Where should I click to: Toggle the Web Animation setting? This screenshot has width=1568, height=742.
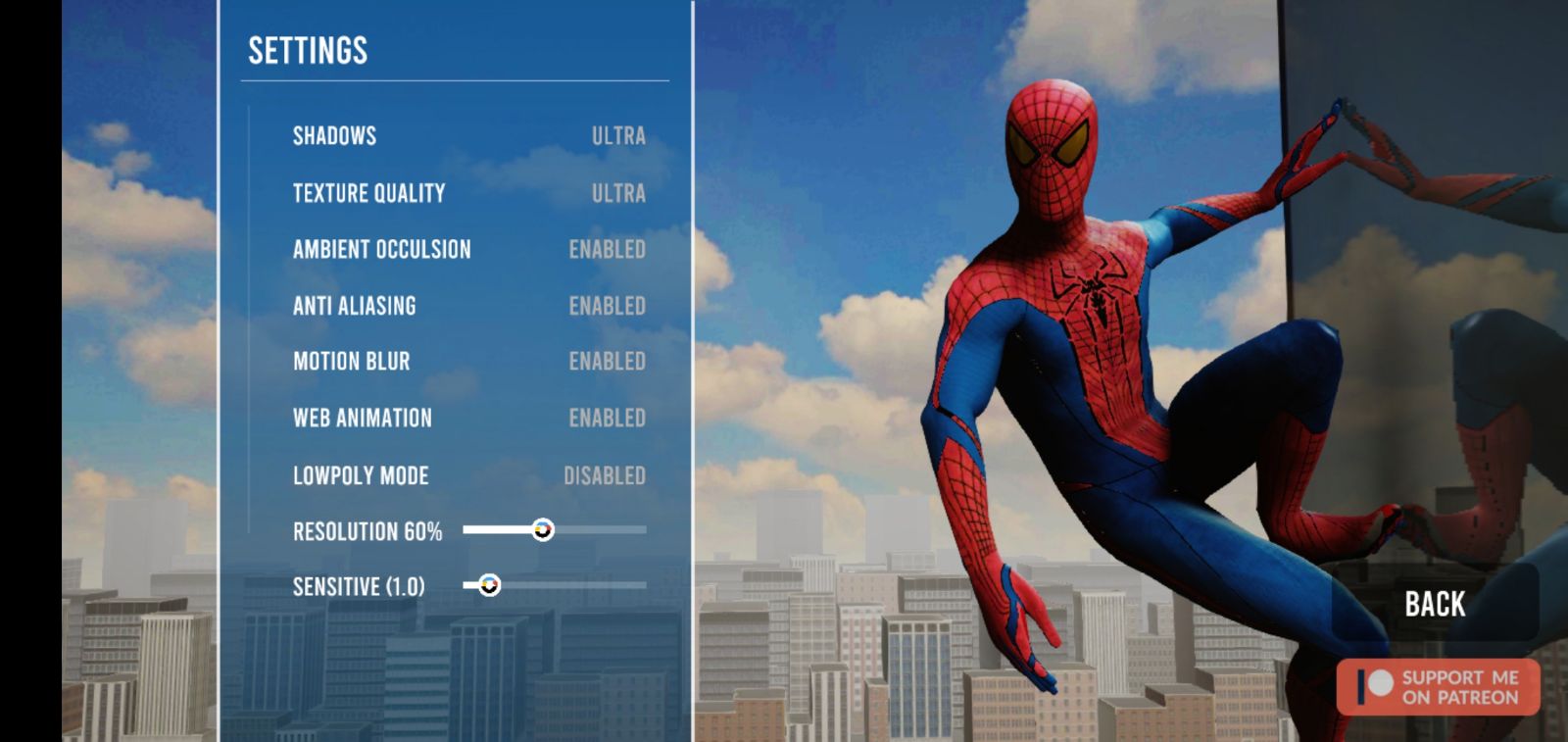(x=607, y=419)
